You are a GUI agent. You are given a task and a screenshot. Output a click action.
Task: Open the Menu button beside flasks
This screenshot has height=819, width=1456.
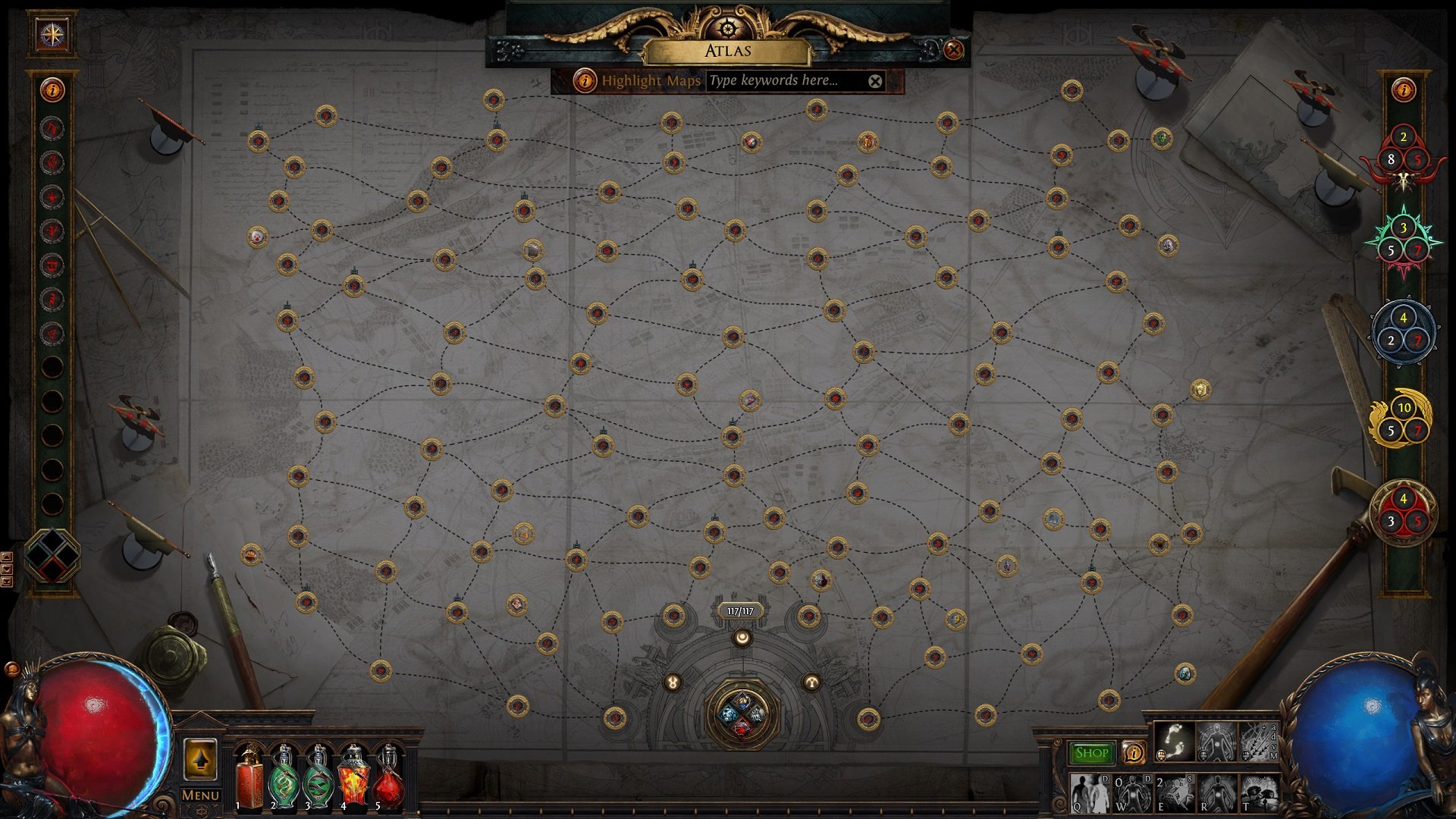click(200, 795)
